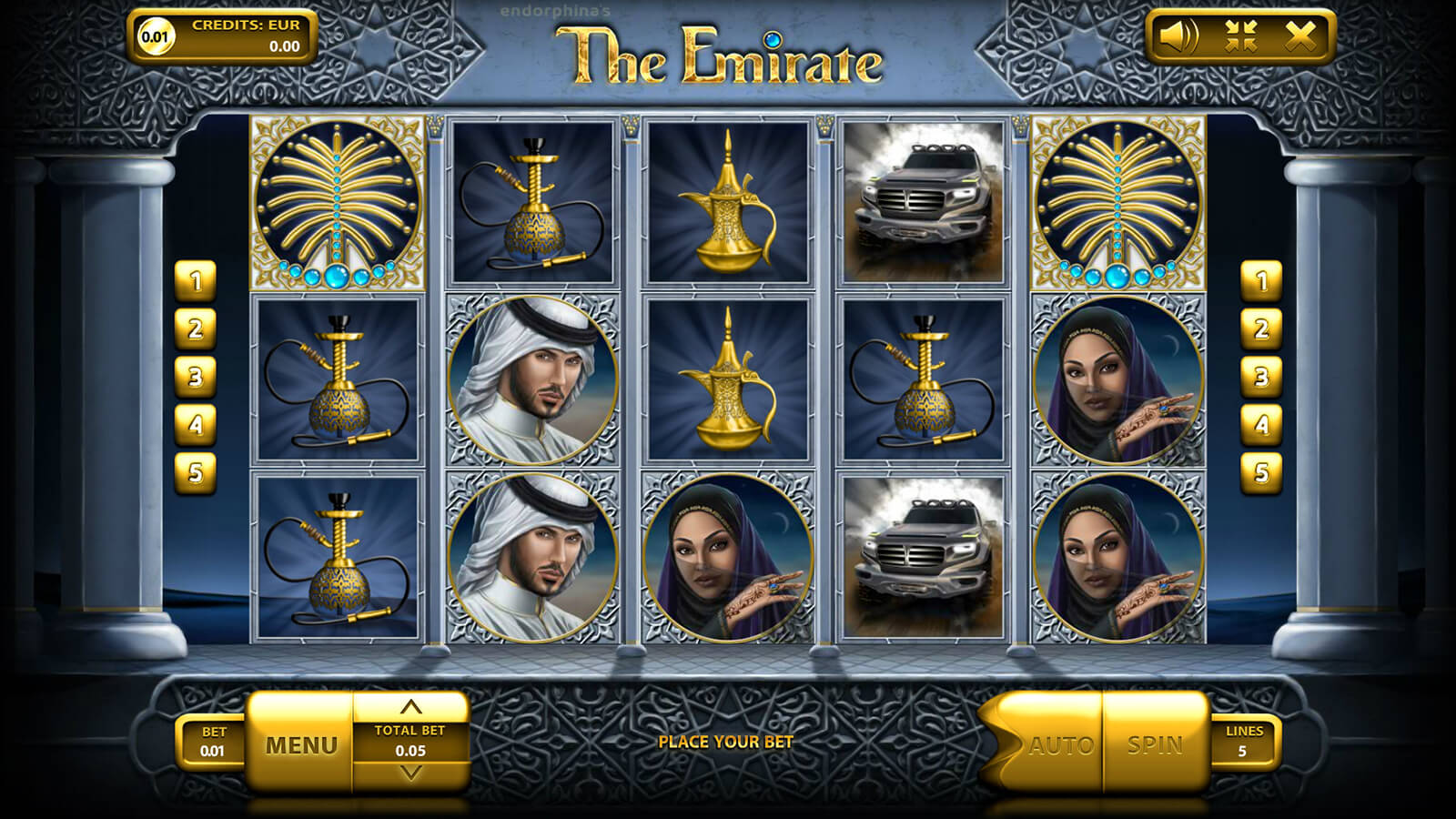Start AUTO spin mode
This screenshot has height=819, width=1456.
1060,745
